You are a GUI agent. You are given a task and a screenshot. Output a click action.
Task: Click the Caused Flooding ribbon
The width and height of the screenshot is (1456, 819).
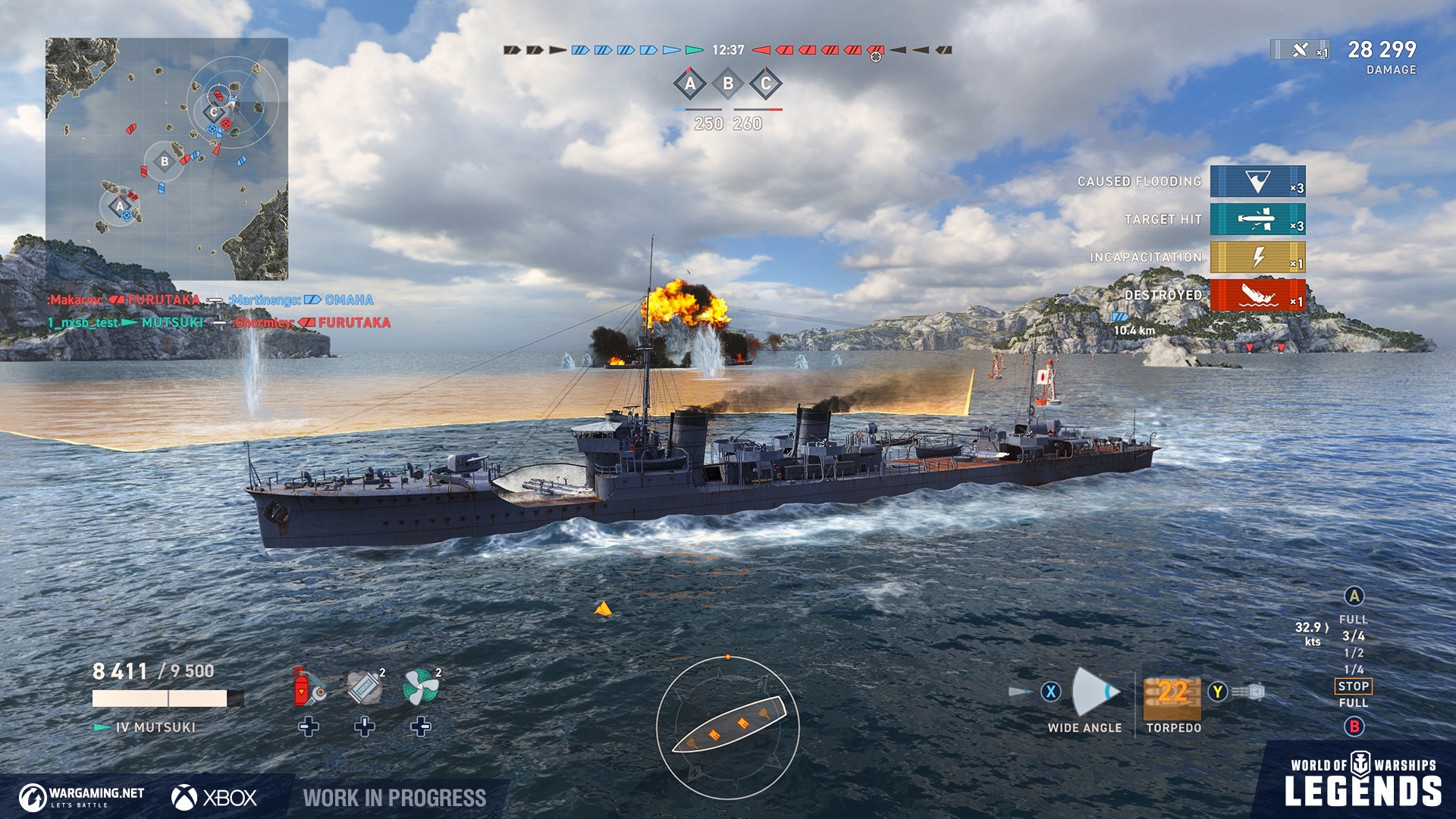(1257, 182)
